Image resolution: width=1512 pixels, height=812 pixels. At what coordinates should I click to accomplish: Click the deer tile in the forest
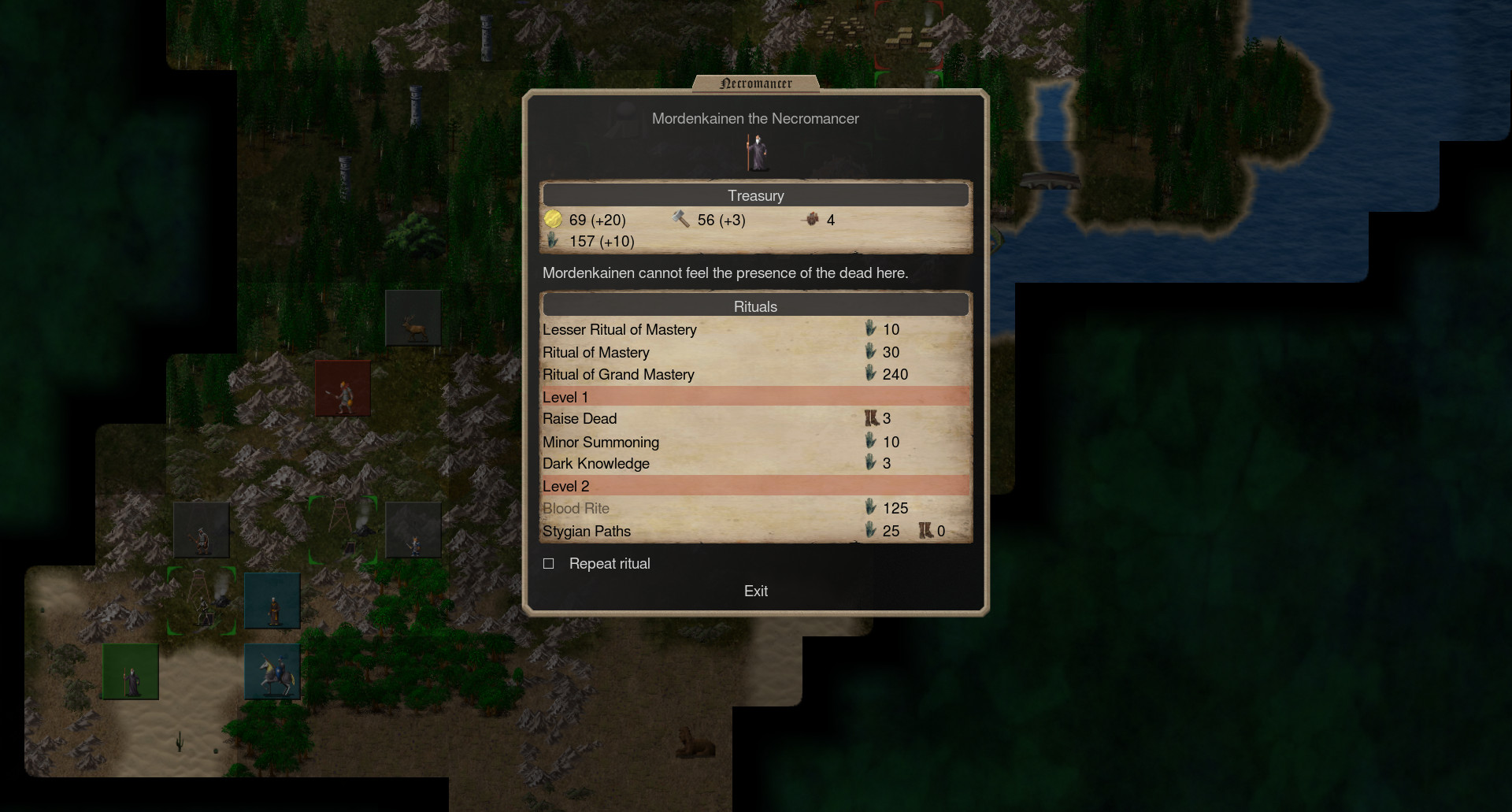[413, 317]
